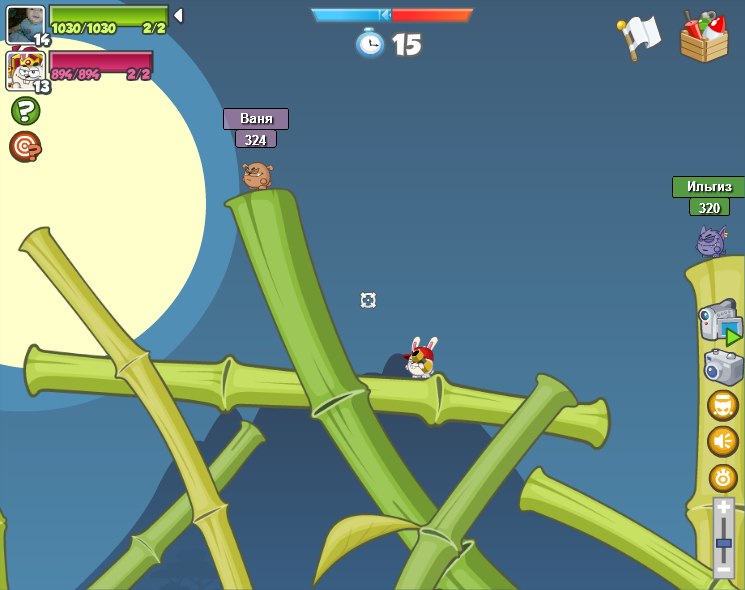Open the weapons crate
The image size is (745, 590).
coord(704,37)
